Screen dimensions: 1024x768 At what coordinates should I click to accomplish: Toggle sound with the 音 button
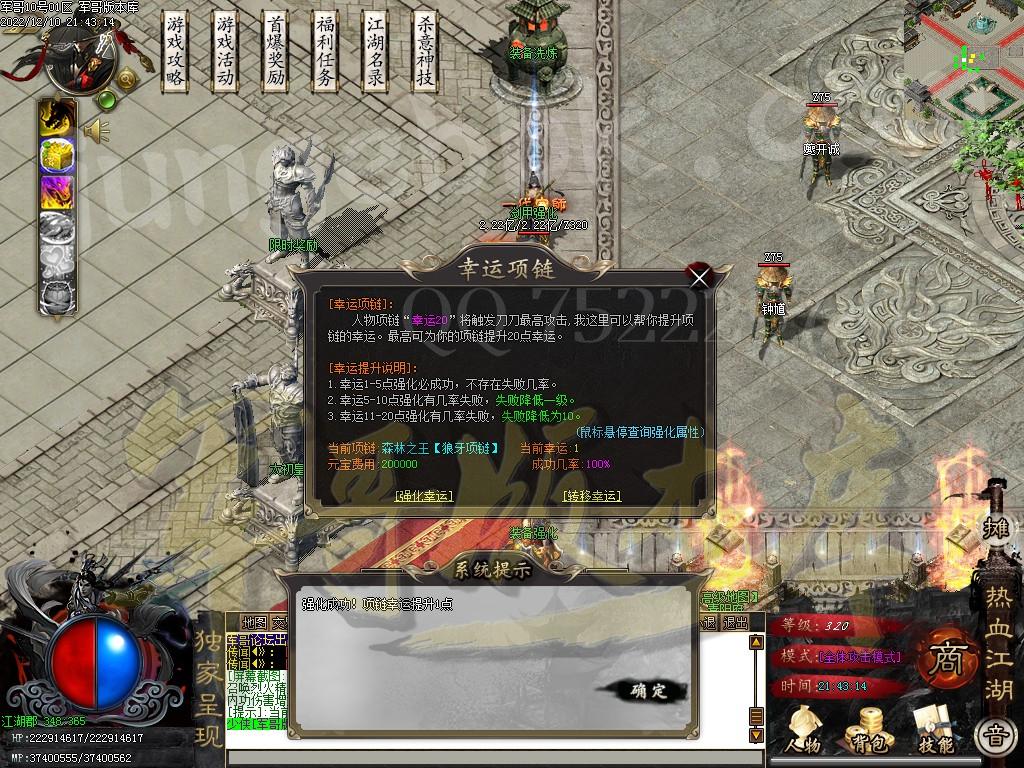click(x=995, y=737)
